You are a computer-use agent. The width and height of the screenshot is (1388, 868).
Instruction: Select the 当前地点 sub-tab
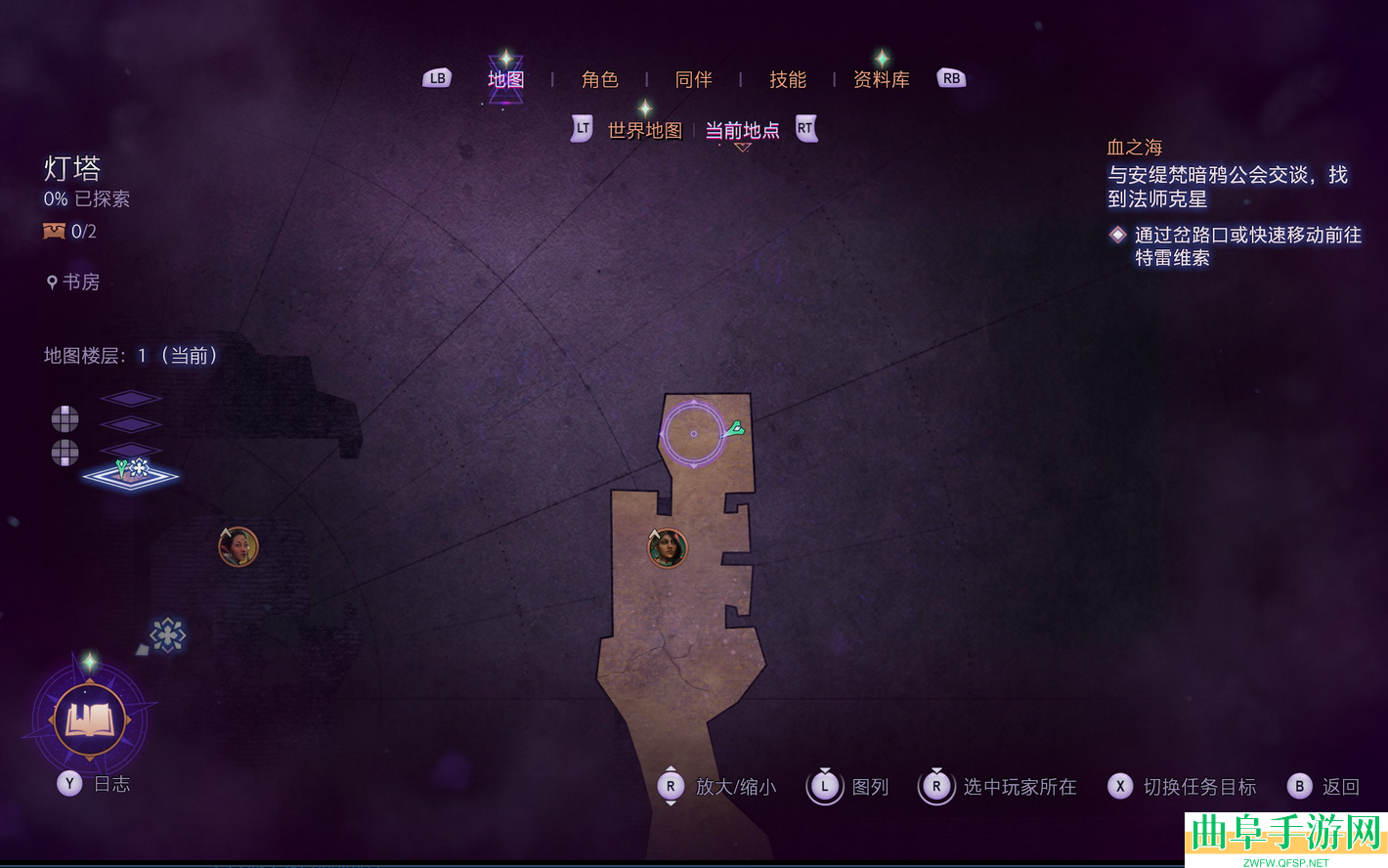pyautogui.click(x=742, y=130)
